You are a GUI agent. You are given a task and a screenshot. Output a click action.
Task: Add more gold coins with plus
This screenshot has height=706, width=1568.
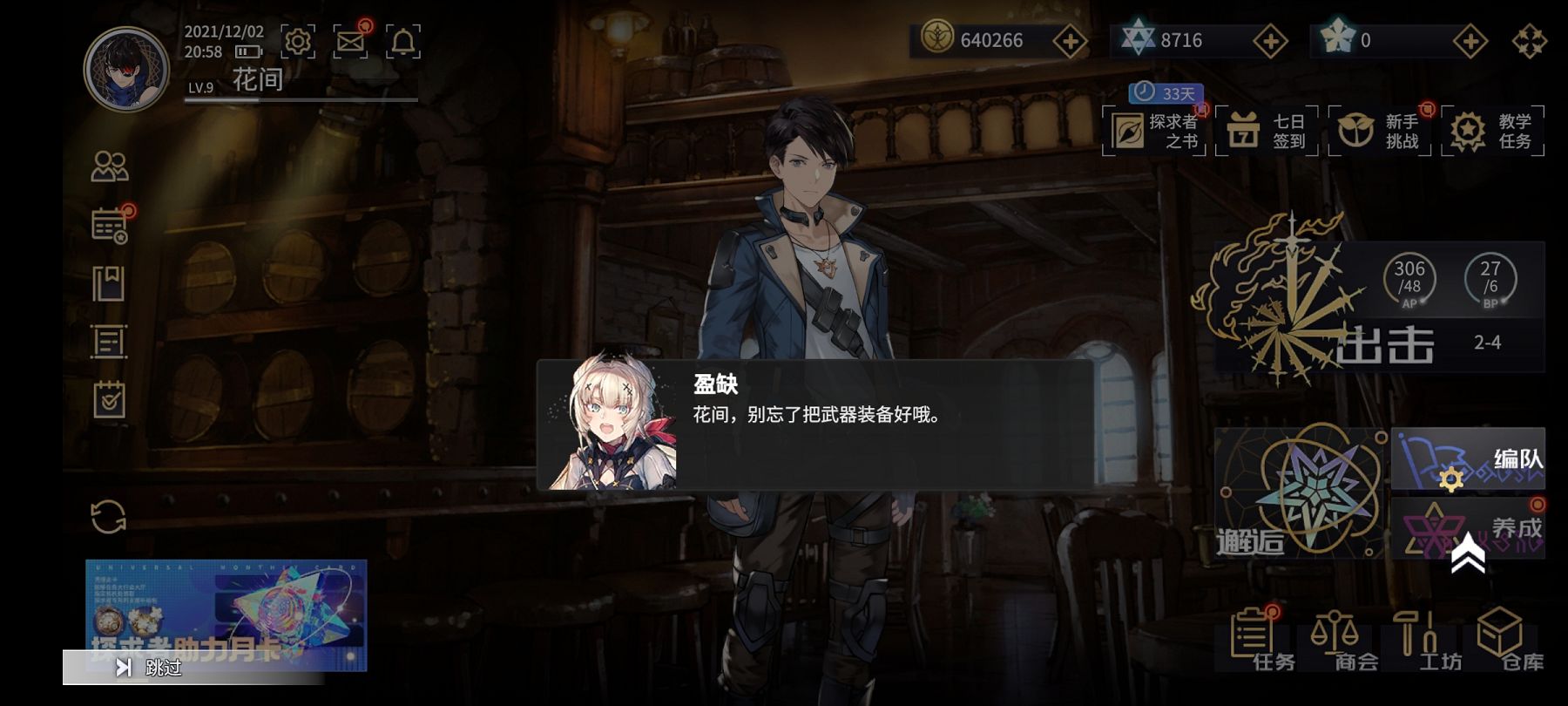point(1070,41)
